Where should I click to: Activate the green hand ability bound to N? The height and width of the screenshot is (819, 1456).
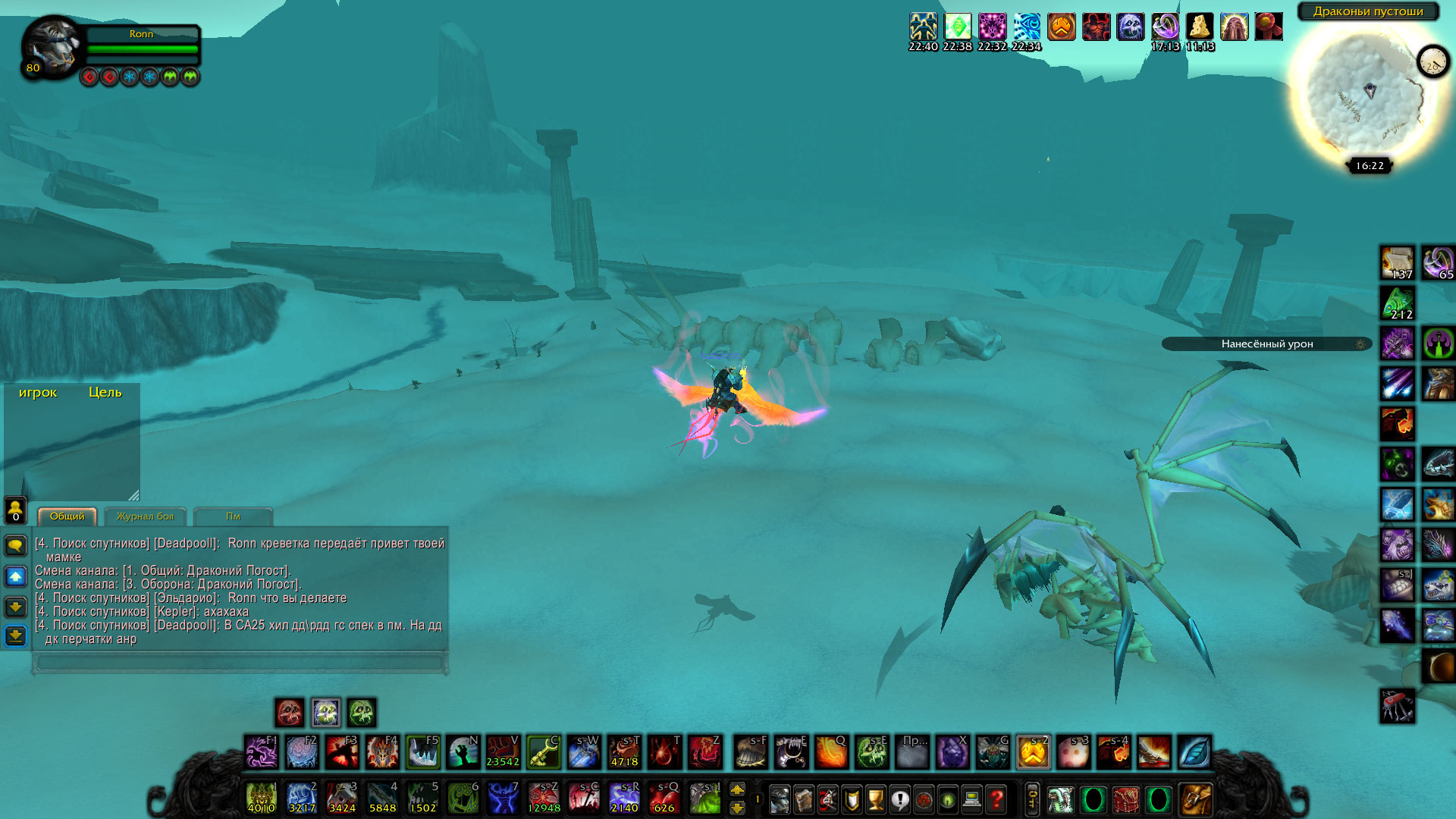point(463,752)
